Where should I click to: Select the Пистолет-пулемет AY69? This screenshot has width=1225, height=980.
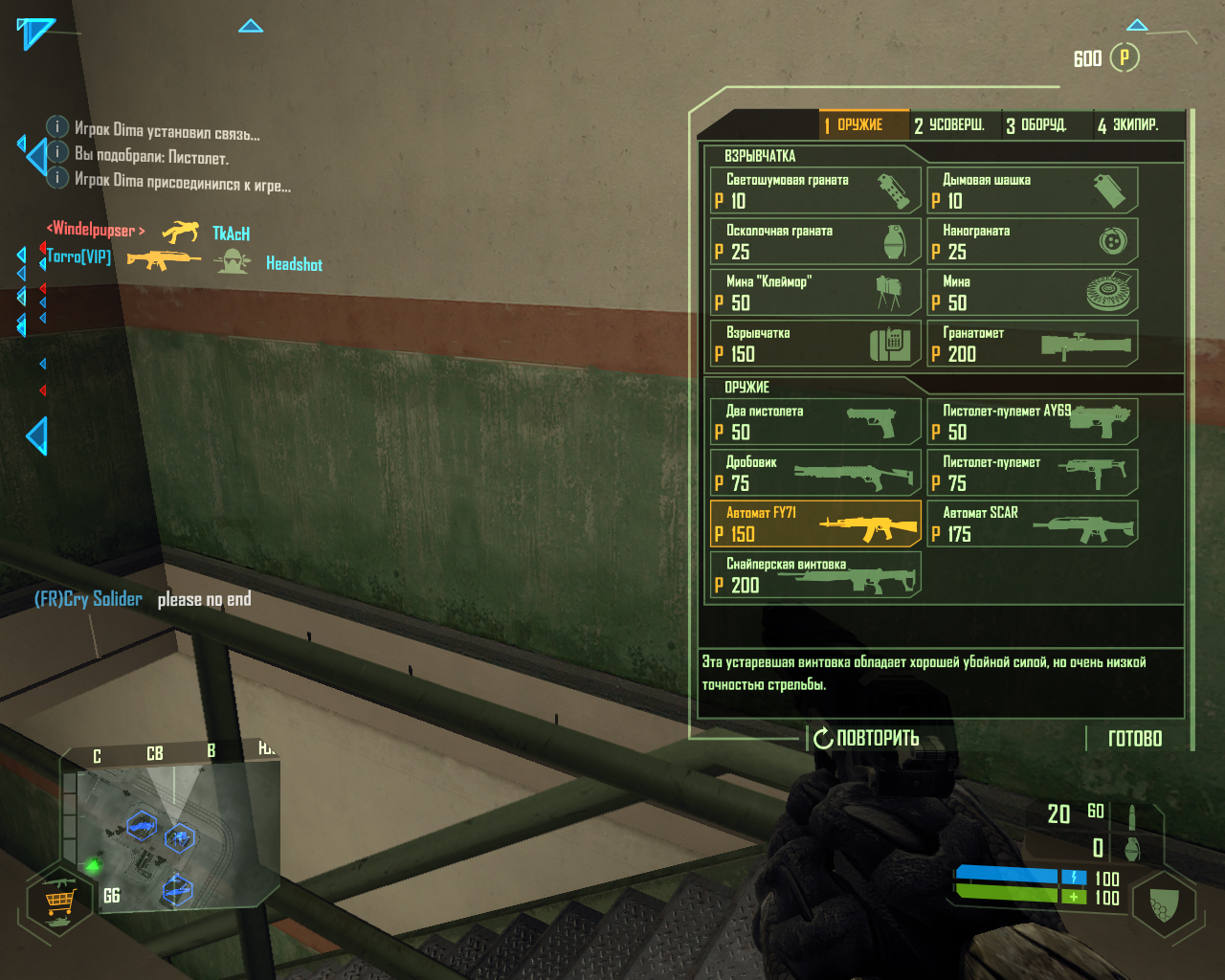1032,422
